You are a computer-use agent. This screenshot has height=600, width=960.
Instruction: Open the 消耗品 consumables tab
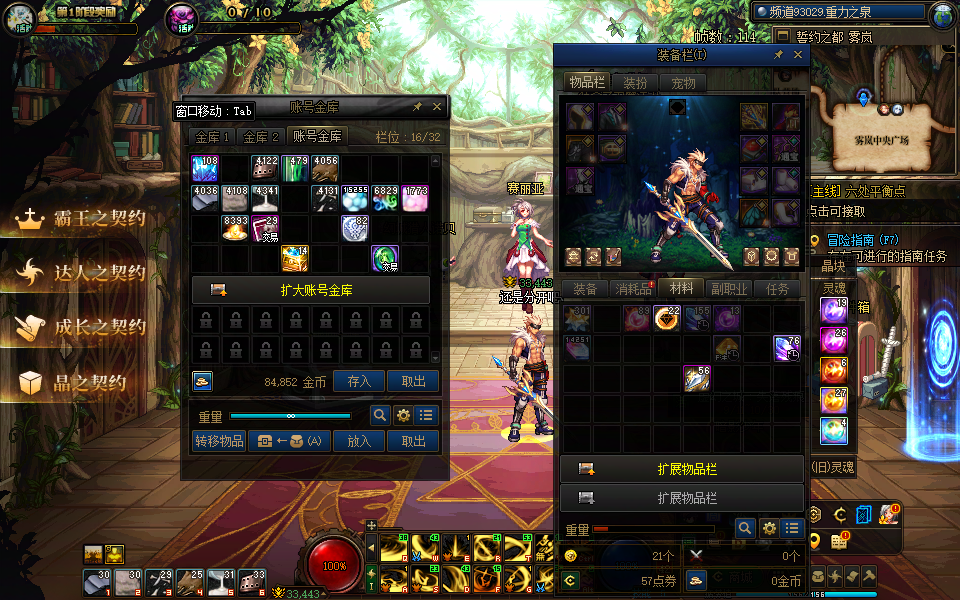632,289
